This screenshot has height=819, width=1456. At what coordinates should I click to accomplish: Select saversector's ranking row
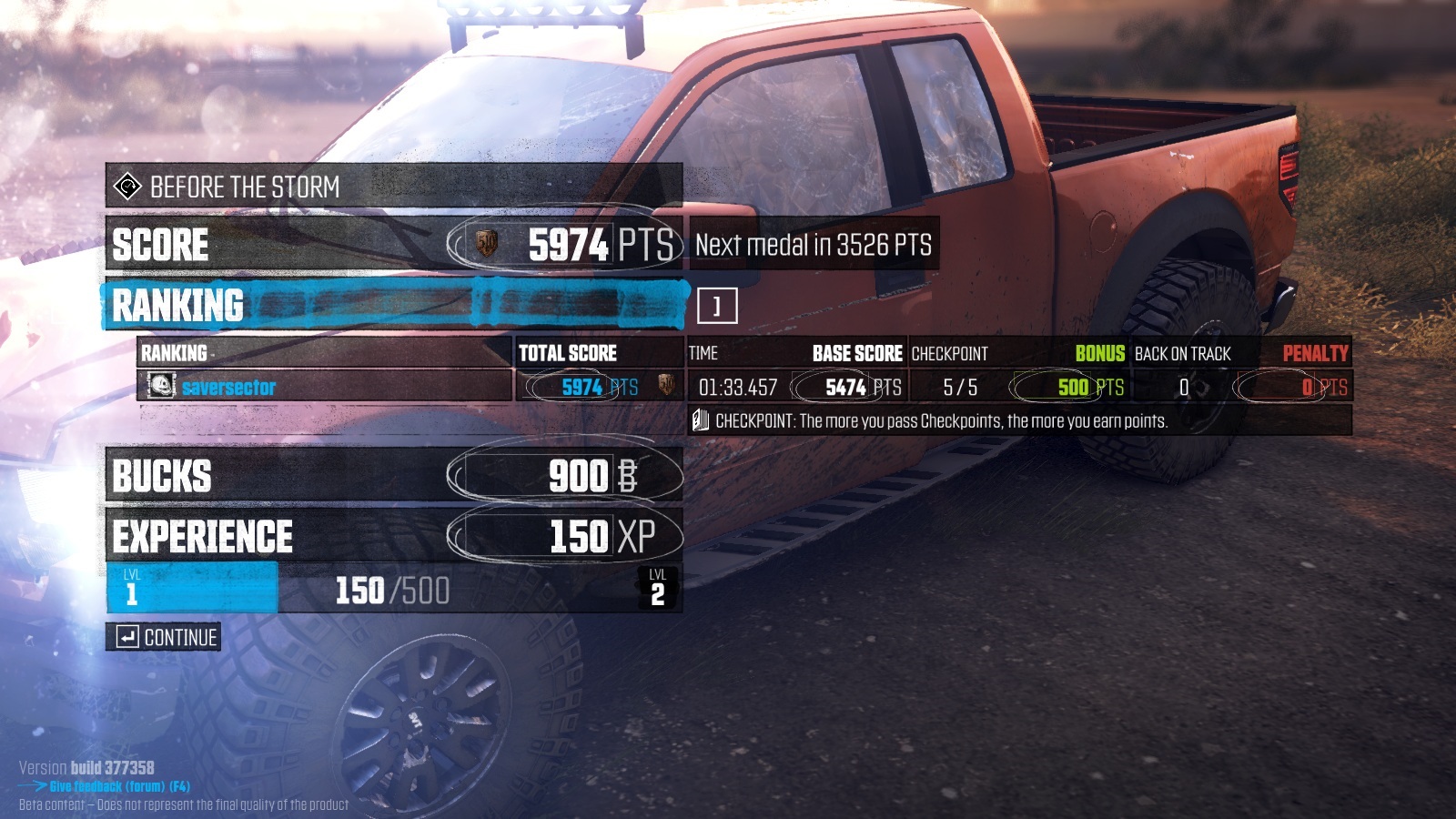(324, 387)
